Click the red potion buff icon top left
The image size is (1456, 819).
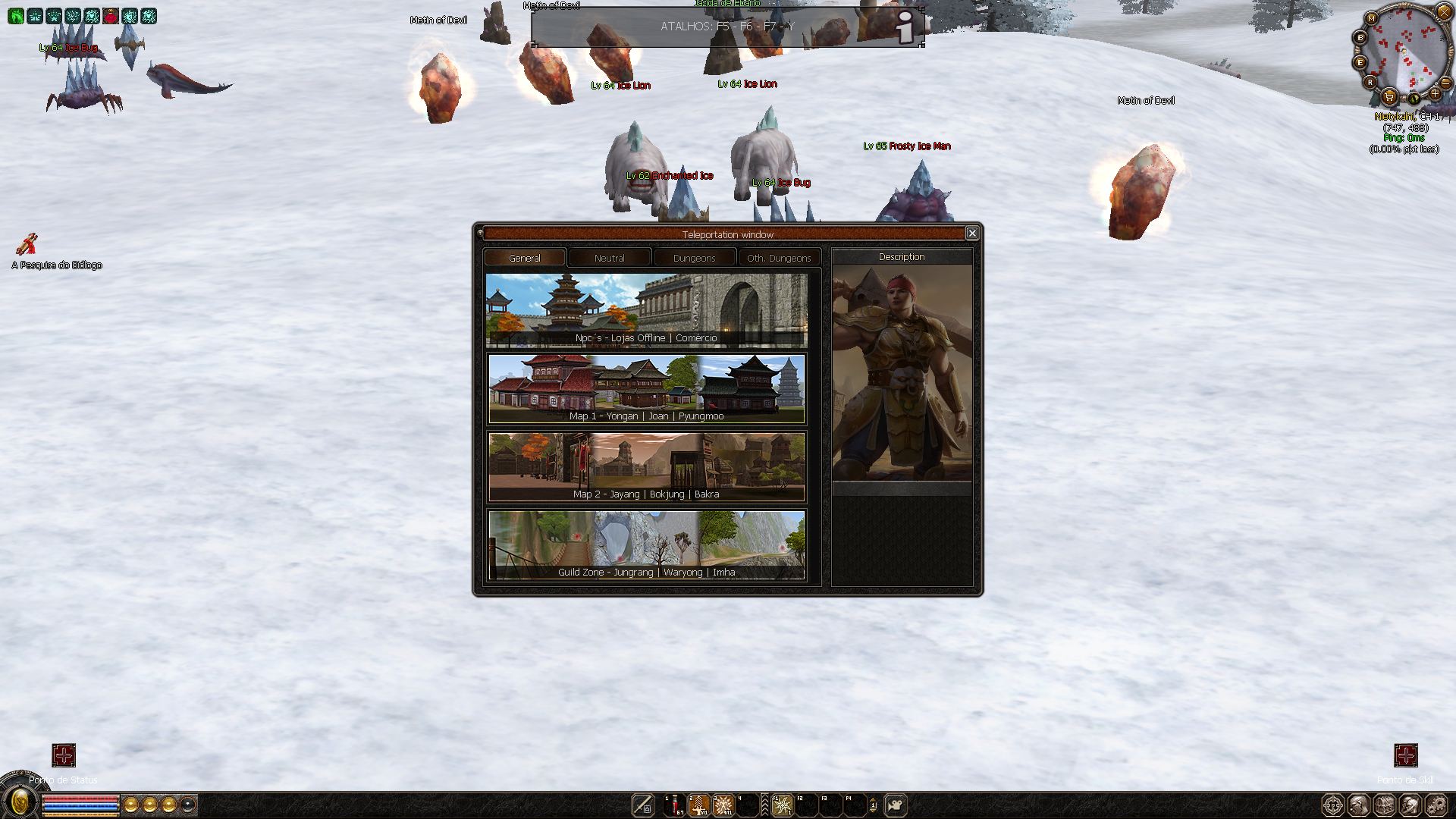tap(111, 17)
